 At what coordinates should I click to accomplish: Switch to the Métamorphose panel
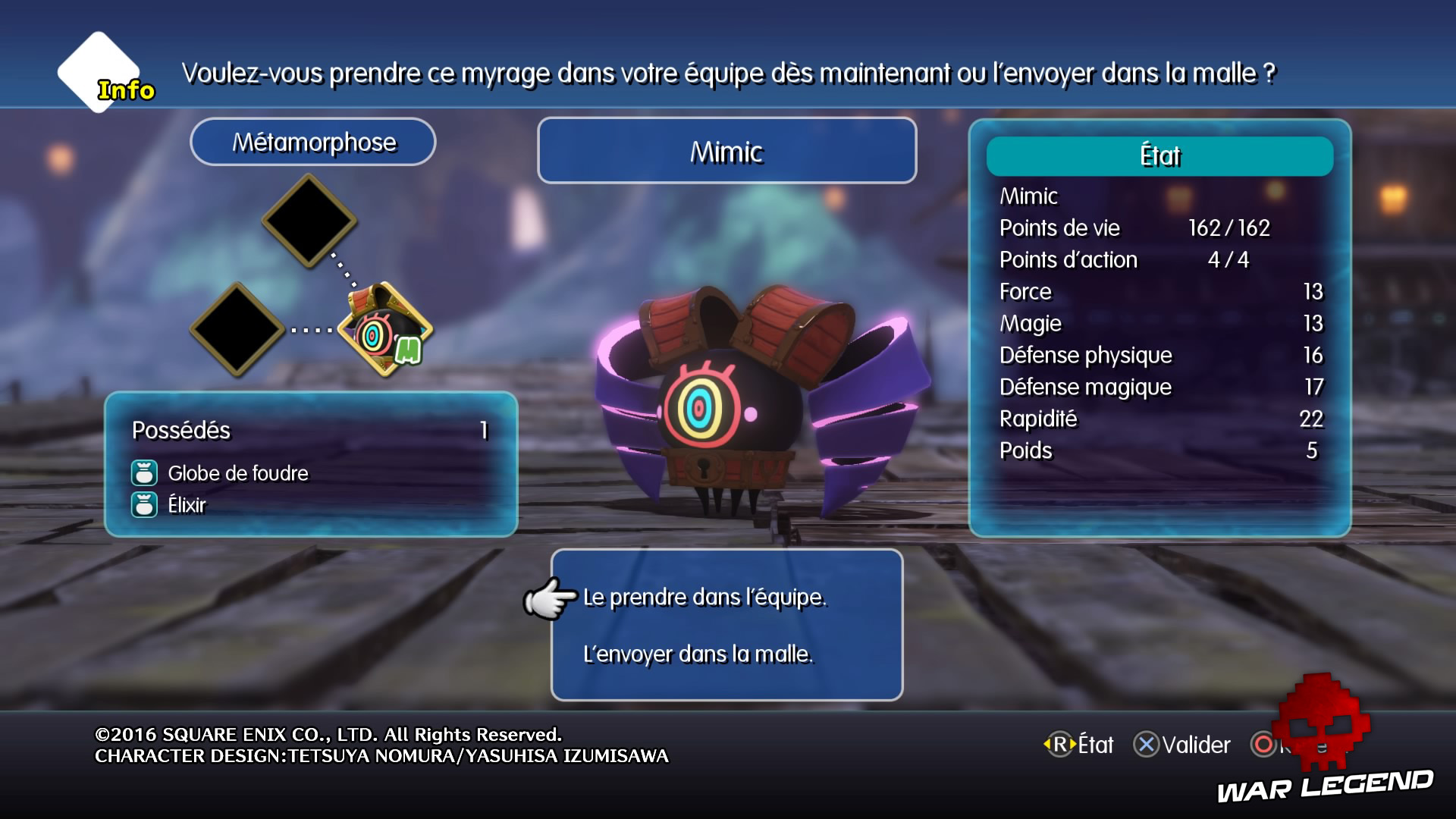[x=313, y=141]
